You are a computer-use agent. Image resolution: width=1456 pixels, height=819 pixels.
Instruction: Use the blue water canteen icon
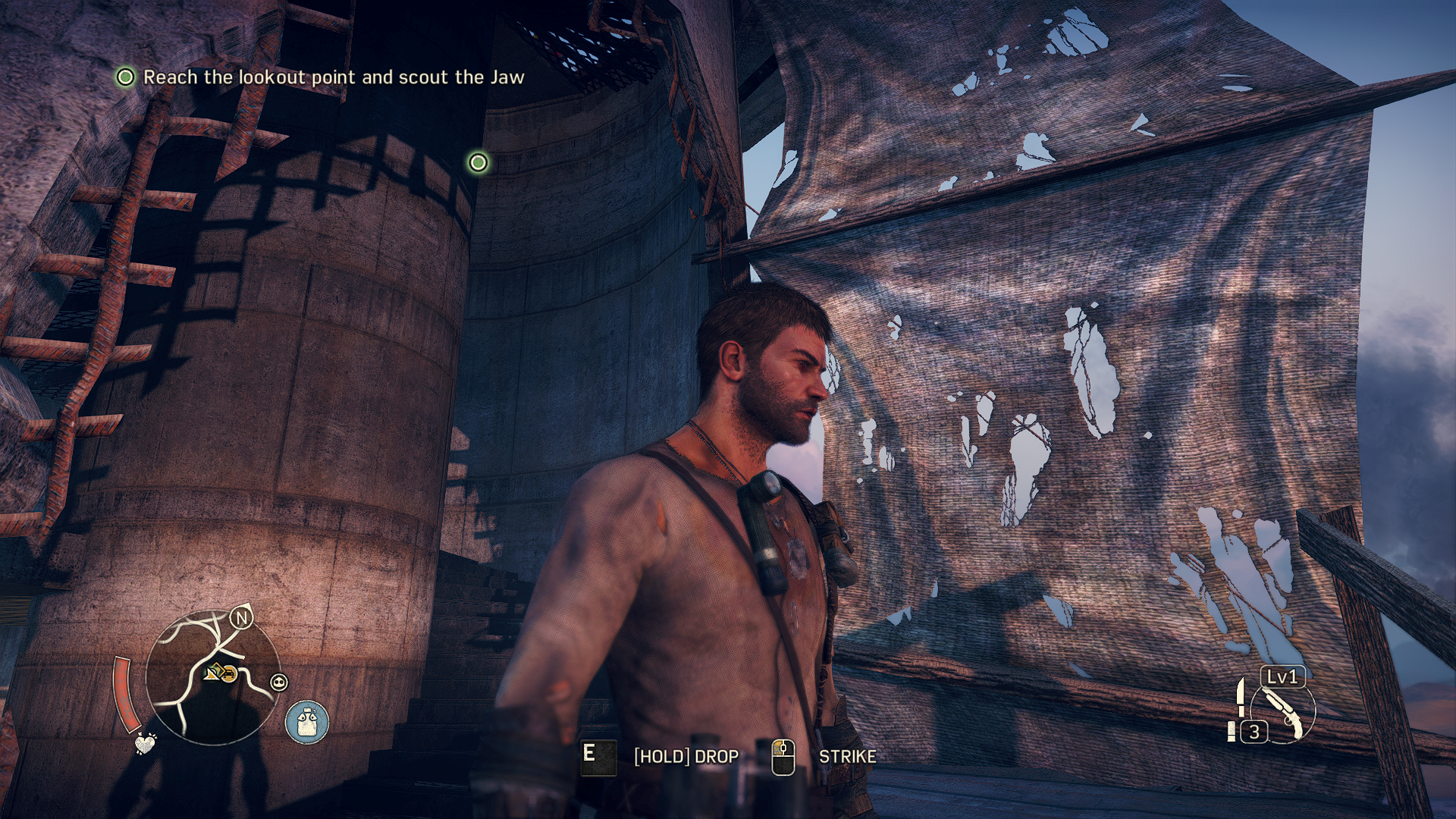(x=307, y=722)
